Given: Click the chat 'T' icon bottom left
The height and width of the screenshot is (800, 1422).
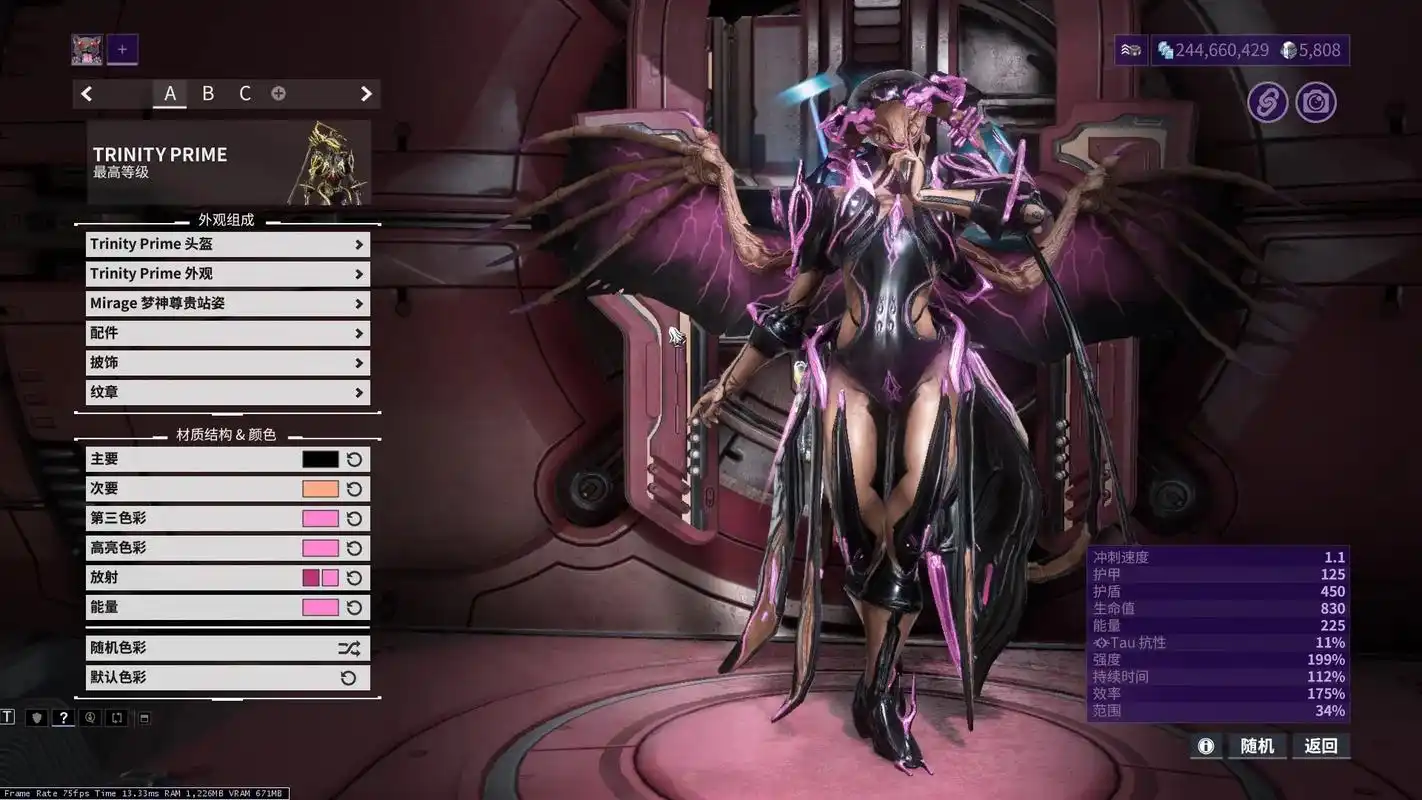Looking at the screenshot, I should pos(8,717).
